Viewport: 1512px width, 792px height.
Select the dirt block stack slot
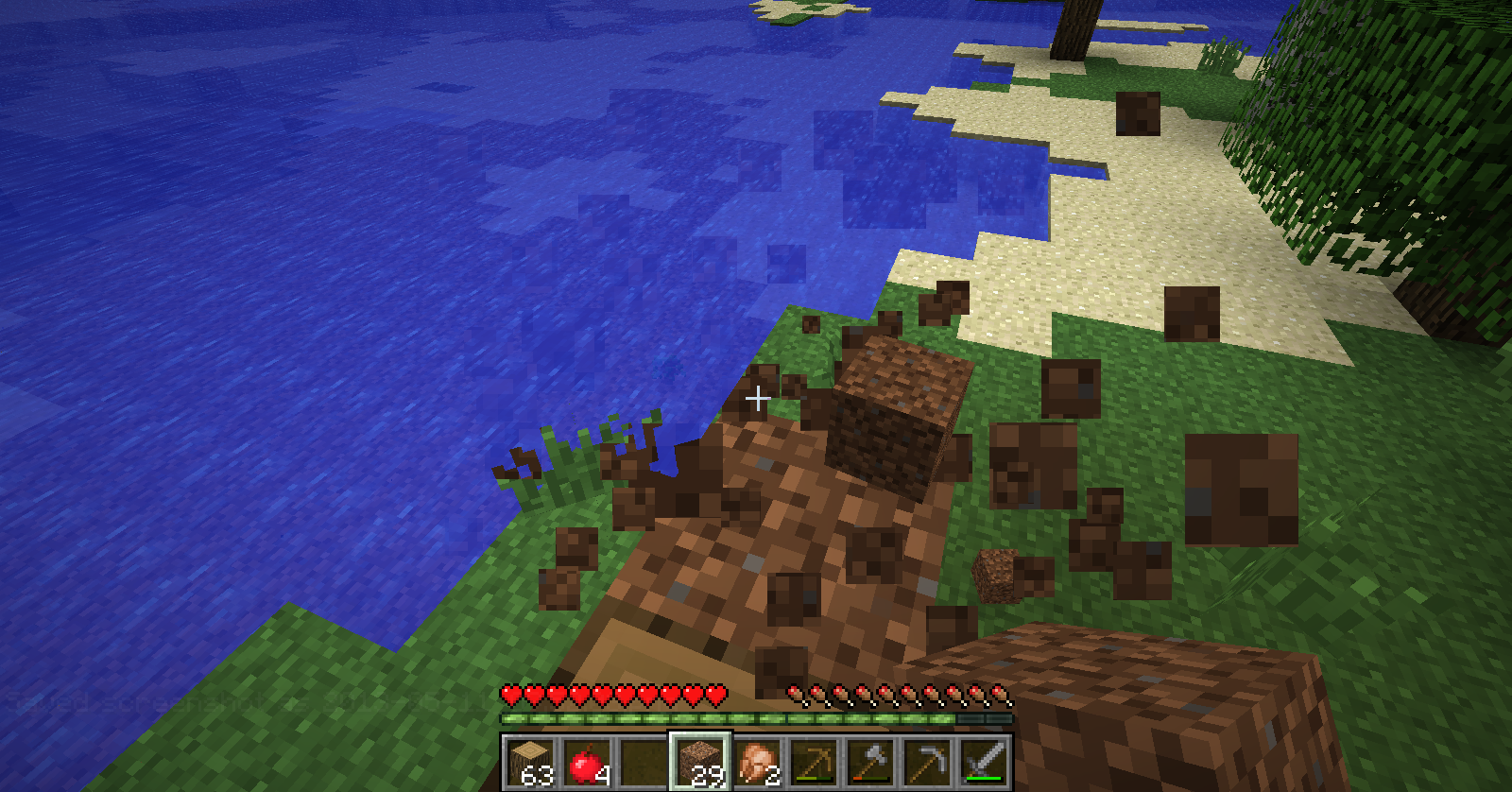[700, 762]
